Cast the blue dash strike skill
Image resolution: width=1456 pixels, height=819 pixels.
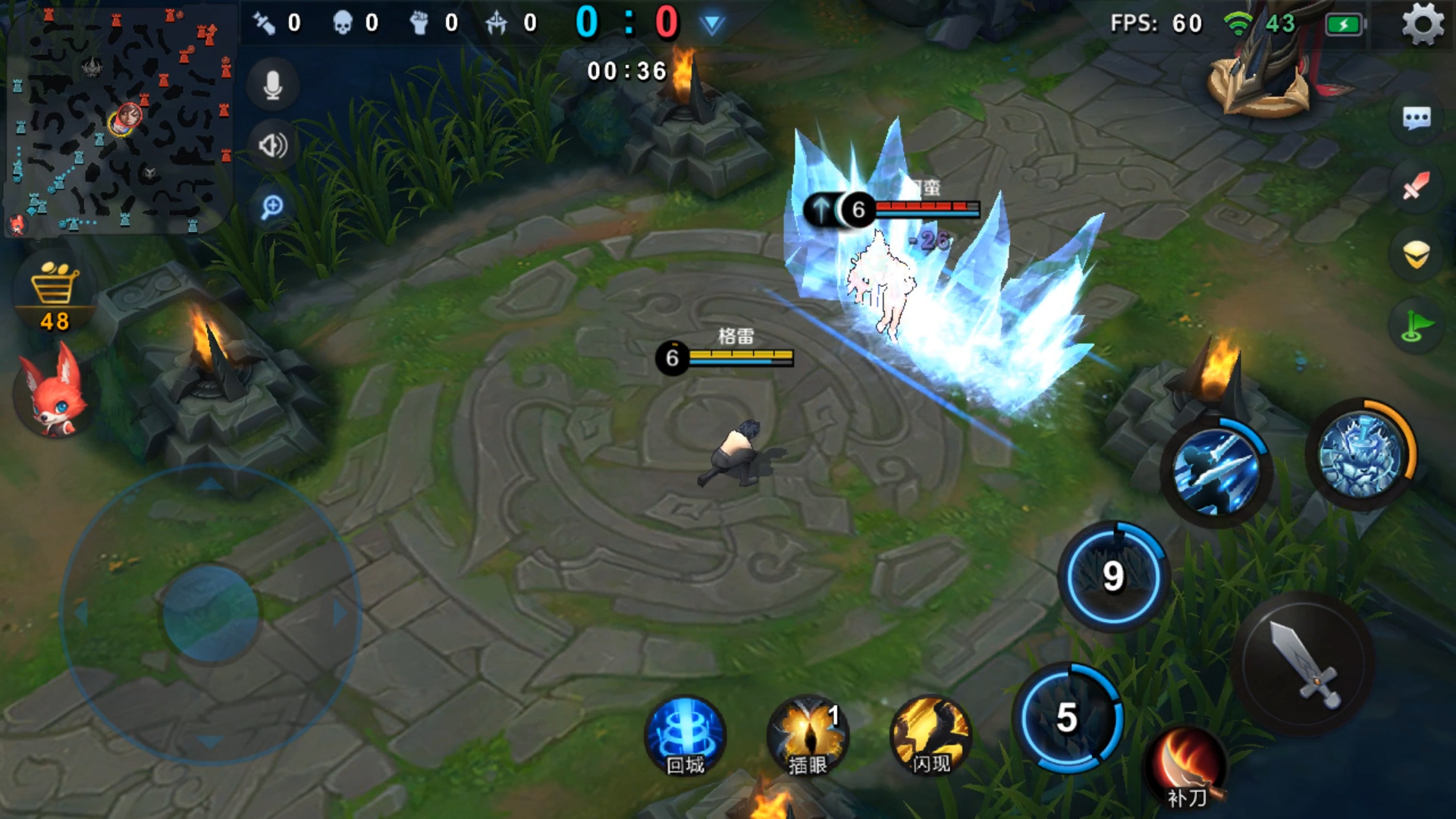pos(1216,472)
